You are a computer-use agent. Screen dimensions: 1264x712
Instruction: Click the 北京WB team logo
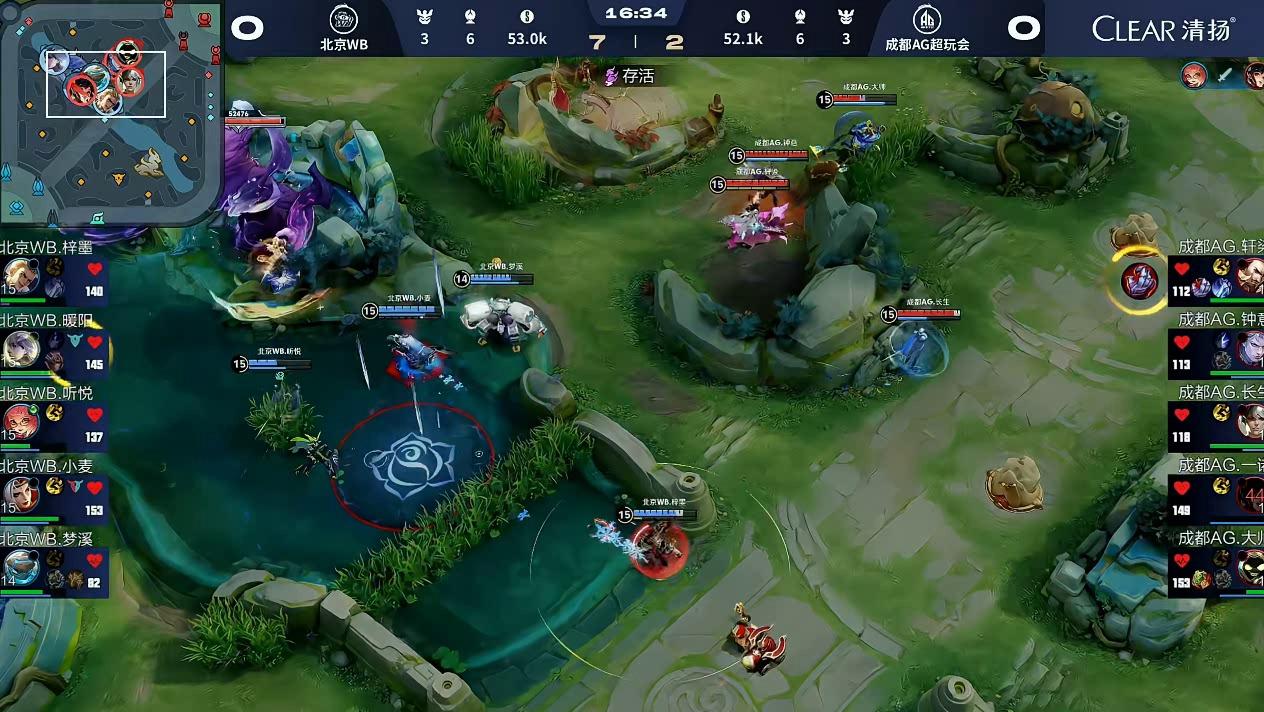343,20
